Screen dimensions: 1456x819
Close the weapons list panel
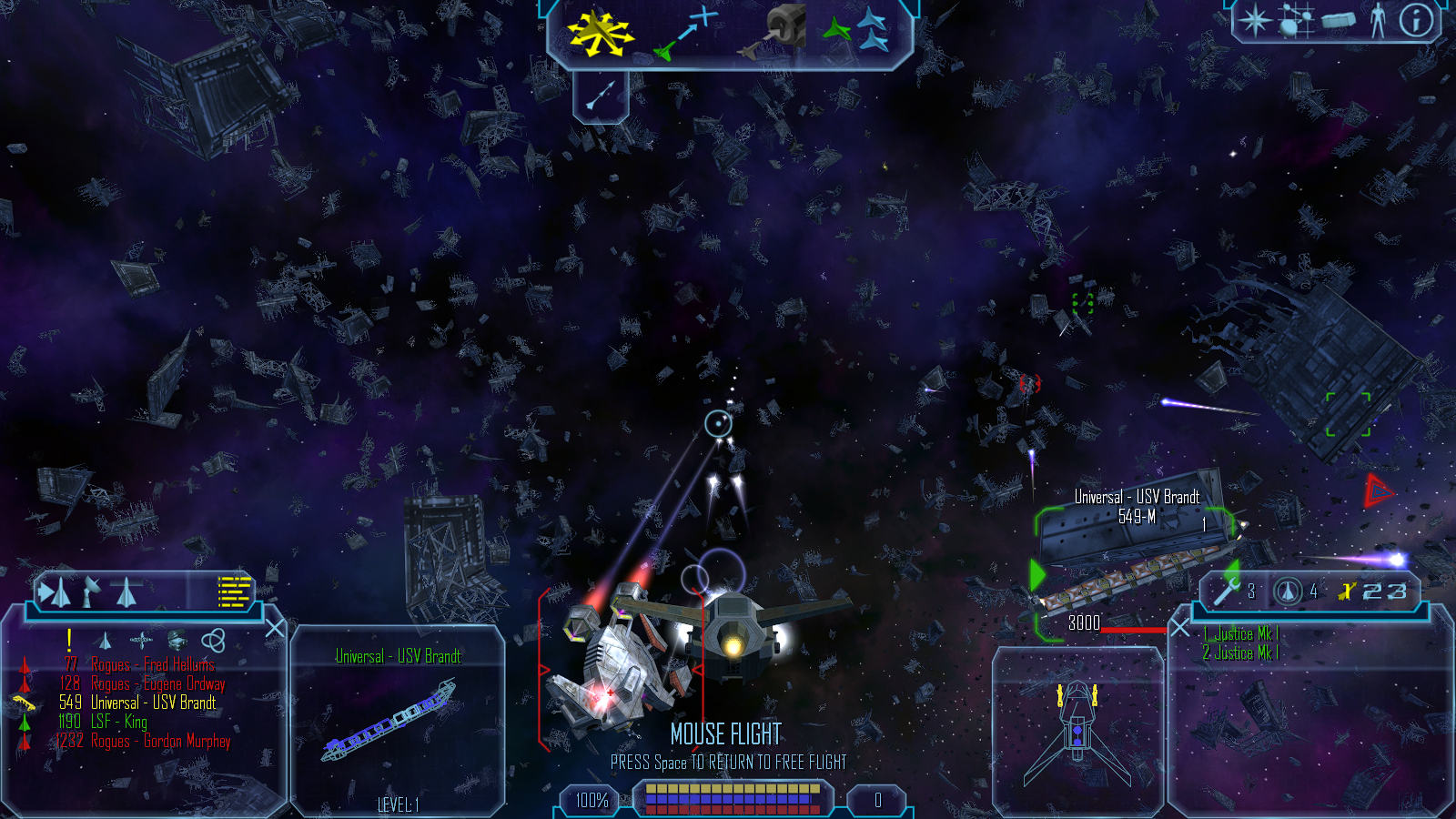coord(1180,628)
